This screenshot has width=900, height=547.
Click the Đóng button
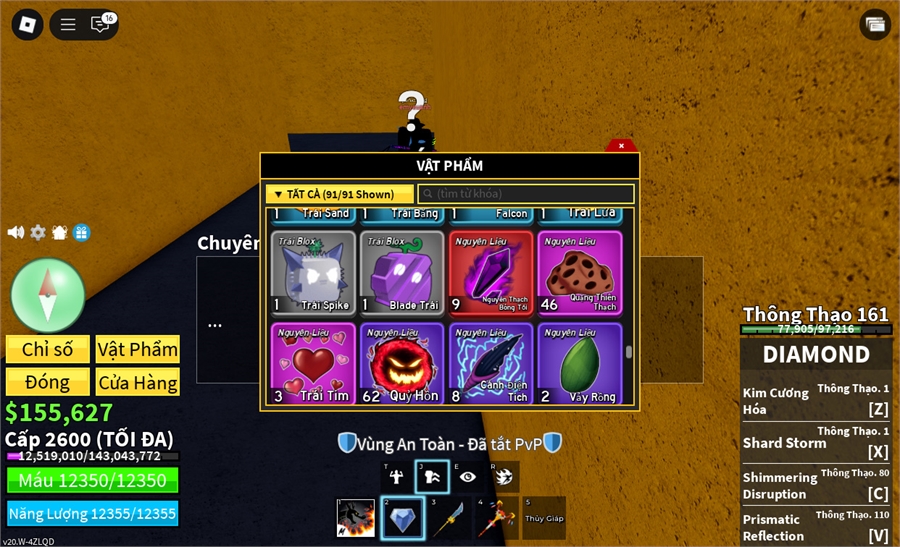(48, 382)
